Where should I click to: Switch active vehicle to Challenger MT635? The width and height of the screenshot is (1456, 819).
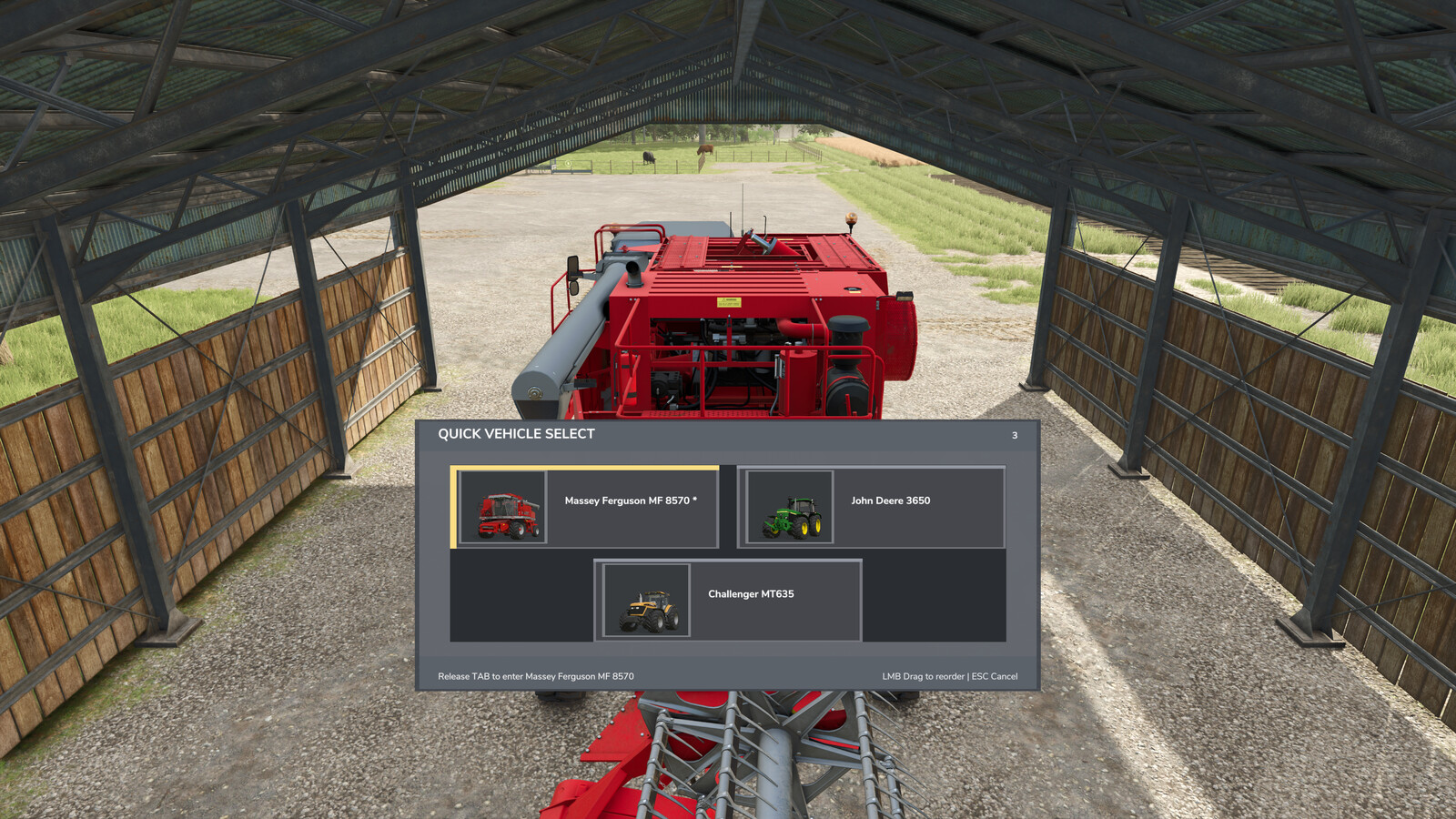(731, 601)
